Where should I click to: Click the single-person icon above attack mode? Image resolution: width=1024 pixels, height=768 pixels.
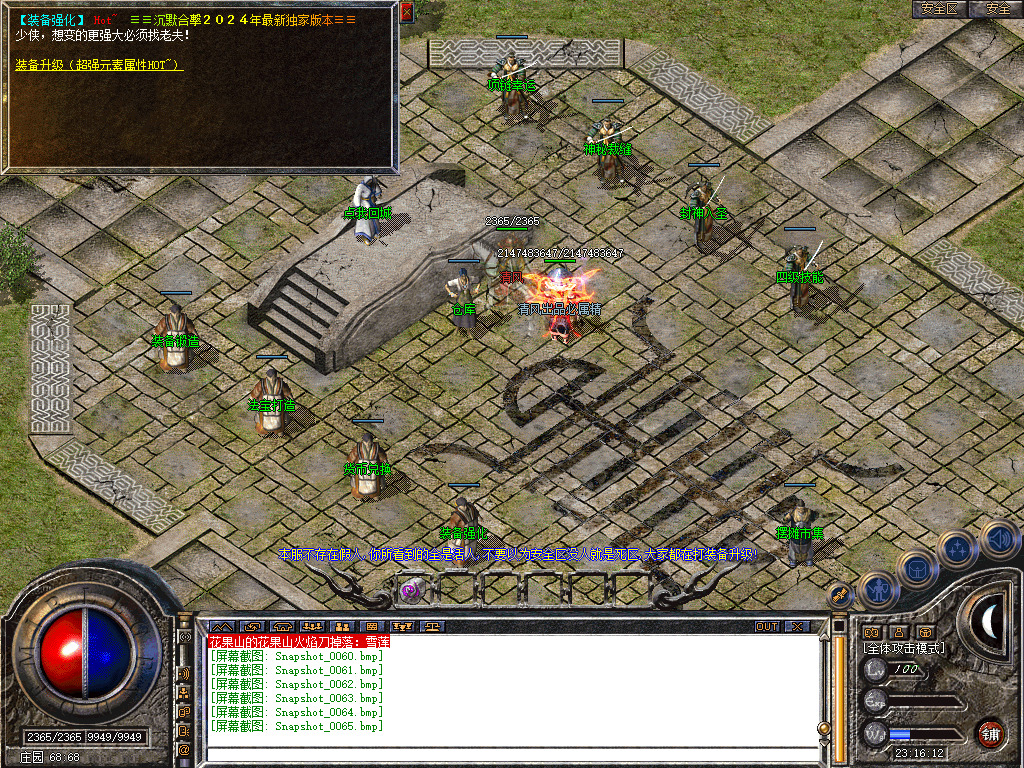coord(899,632)
